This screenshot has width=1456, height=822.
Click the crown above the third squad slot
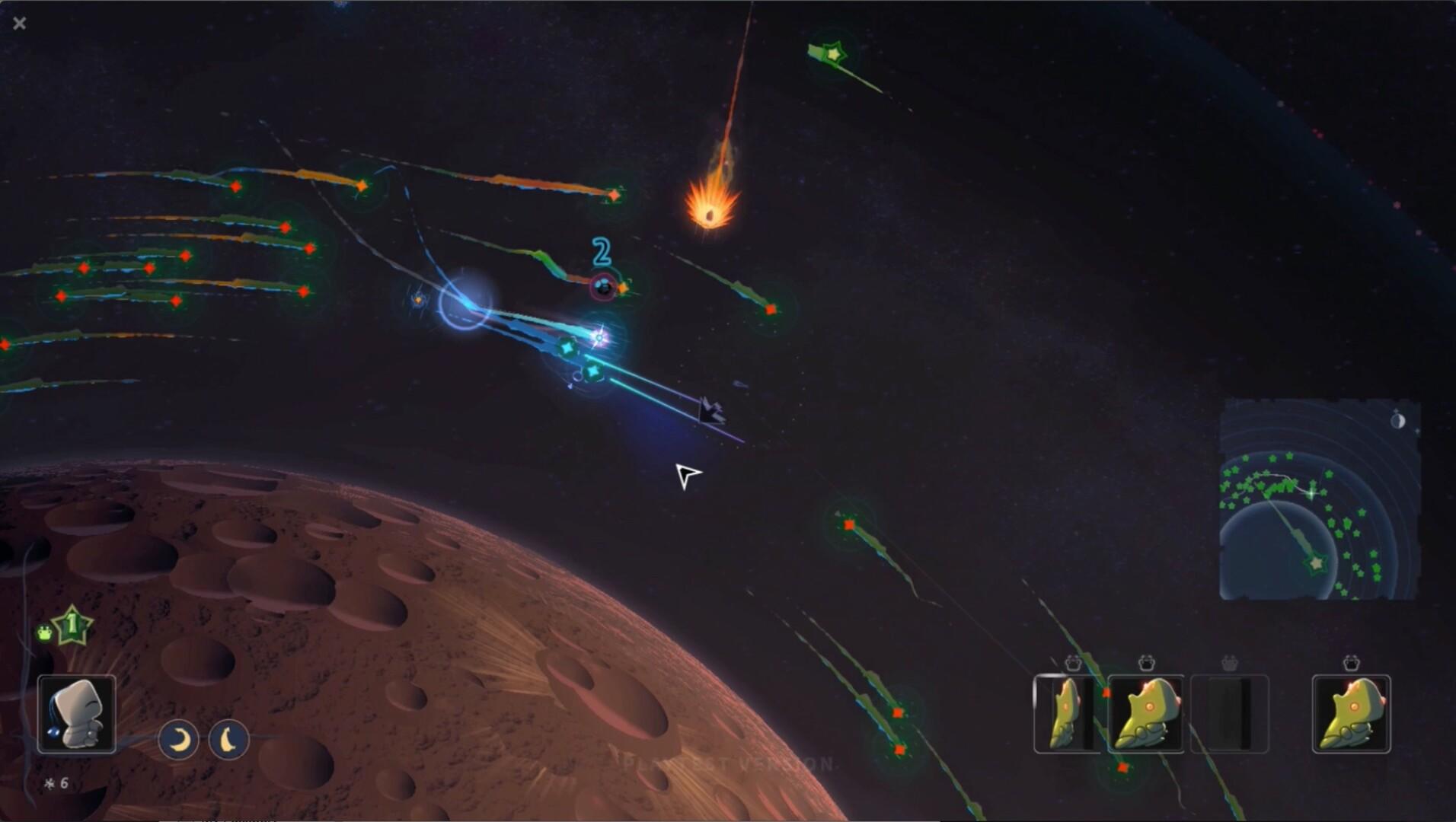click(x=1230, y=664)
